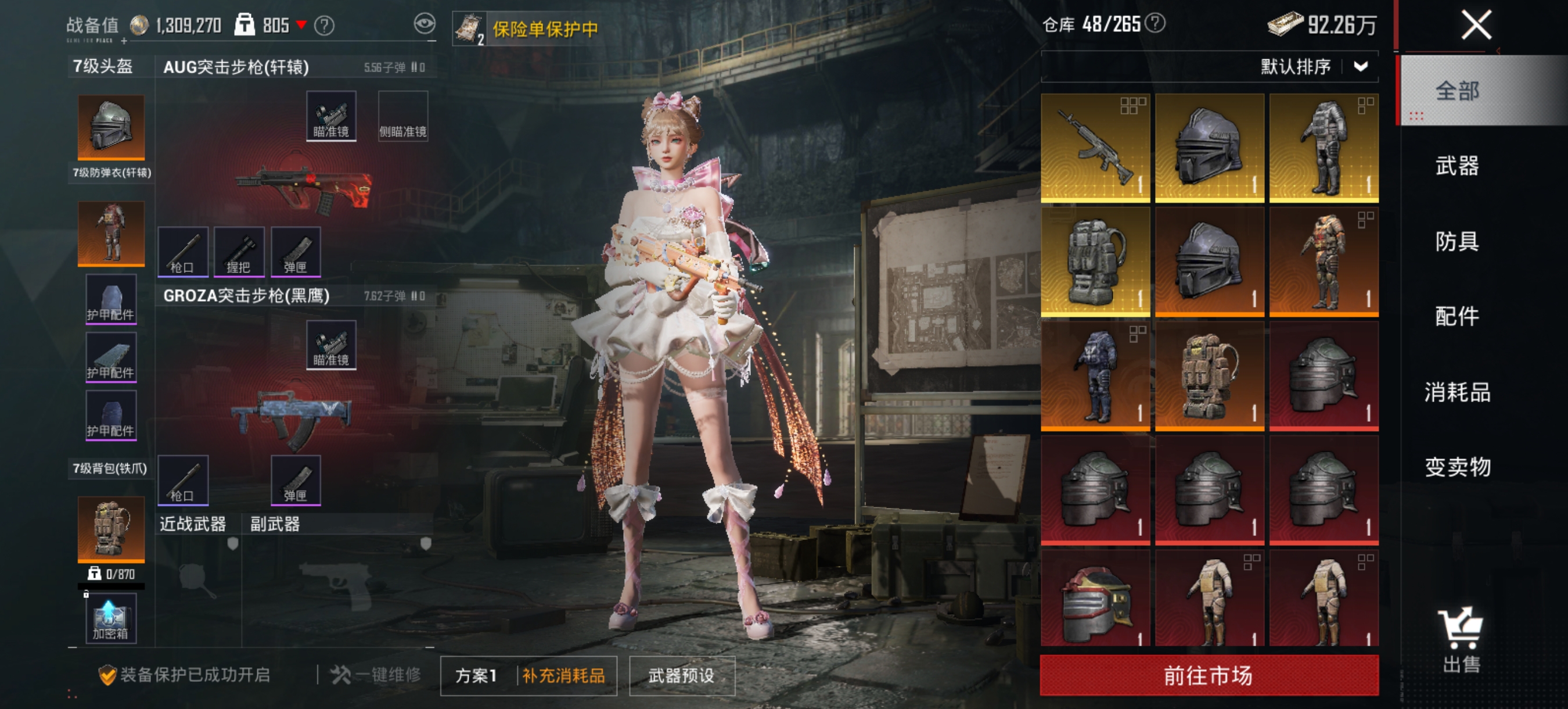
Task: Open the 武器预设 weapon preset button
Action: pyautogui.click(x=681, y=675)
